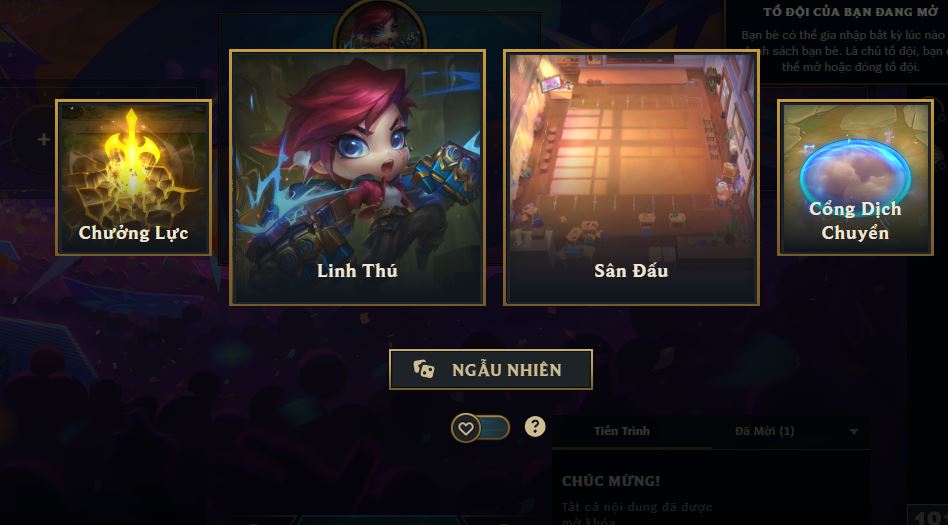Open the Chưởng Lực selection card
This screenshot has height=525, width=948.
133,177
